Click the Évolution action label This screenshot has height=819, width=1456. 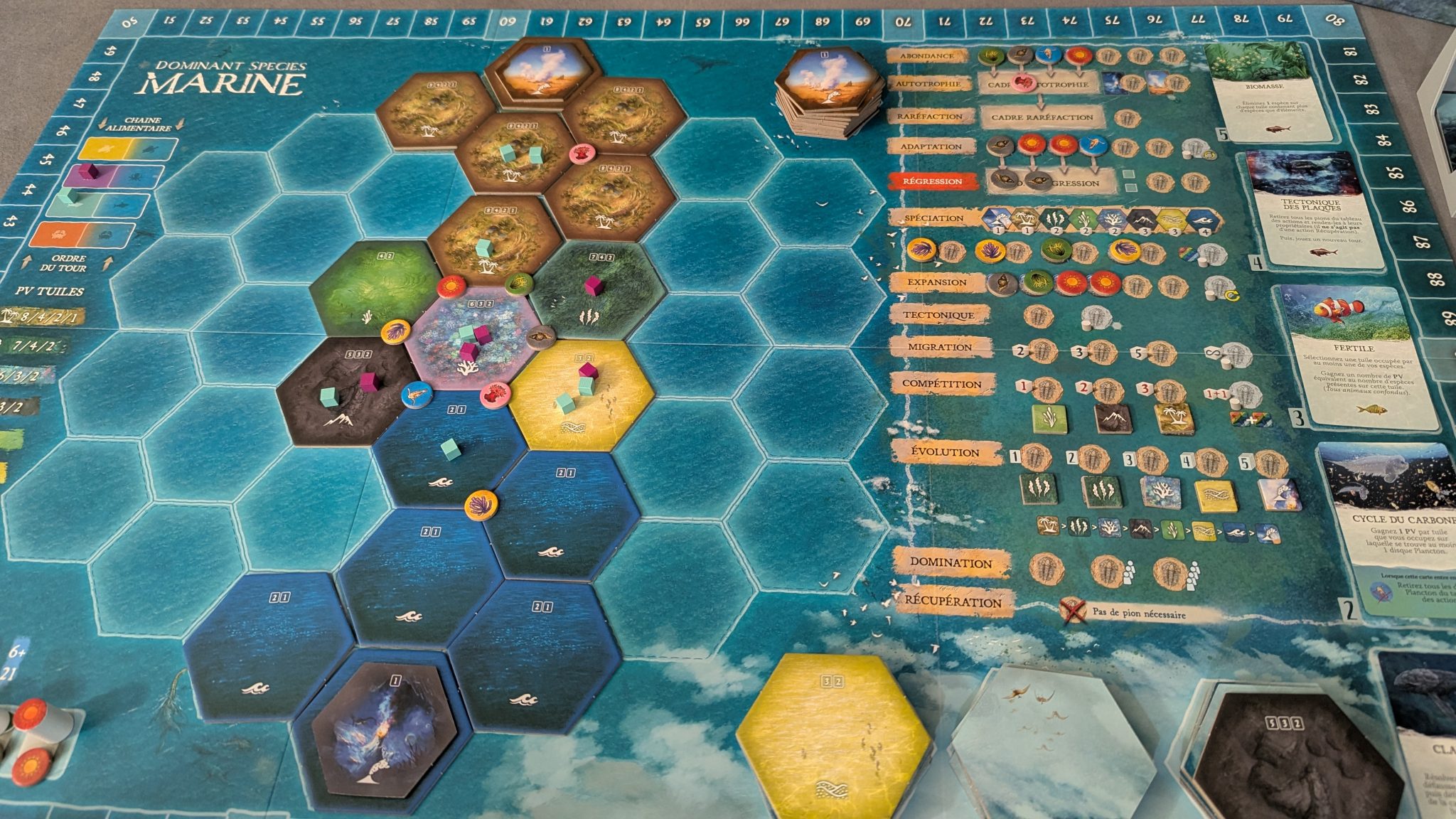pyautogui.click(x=945, y=452)
